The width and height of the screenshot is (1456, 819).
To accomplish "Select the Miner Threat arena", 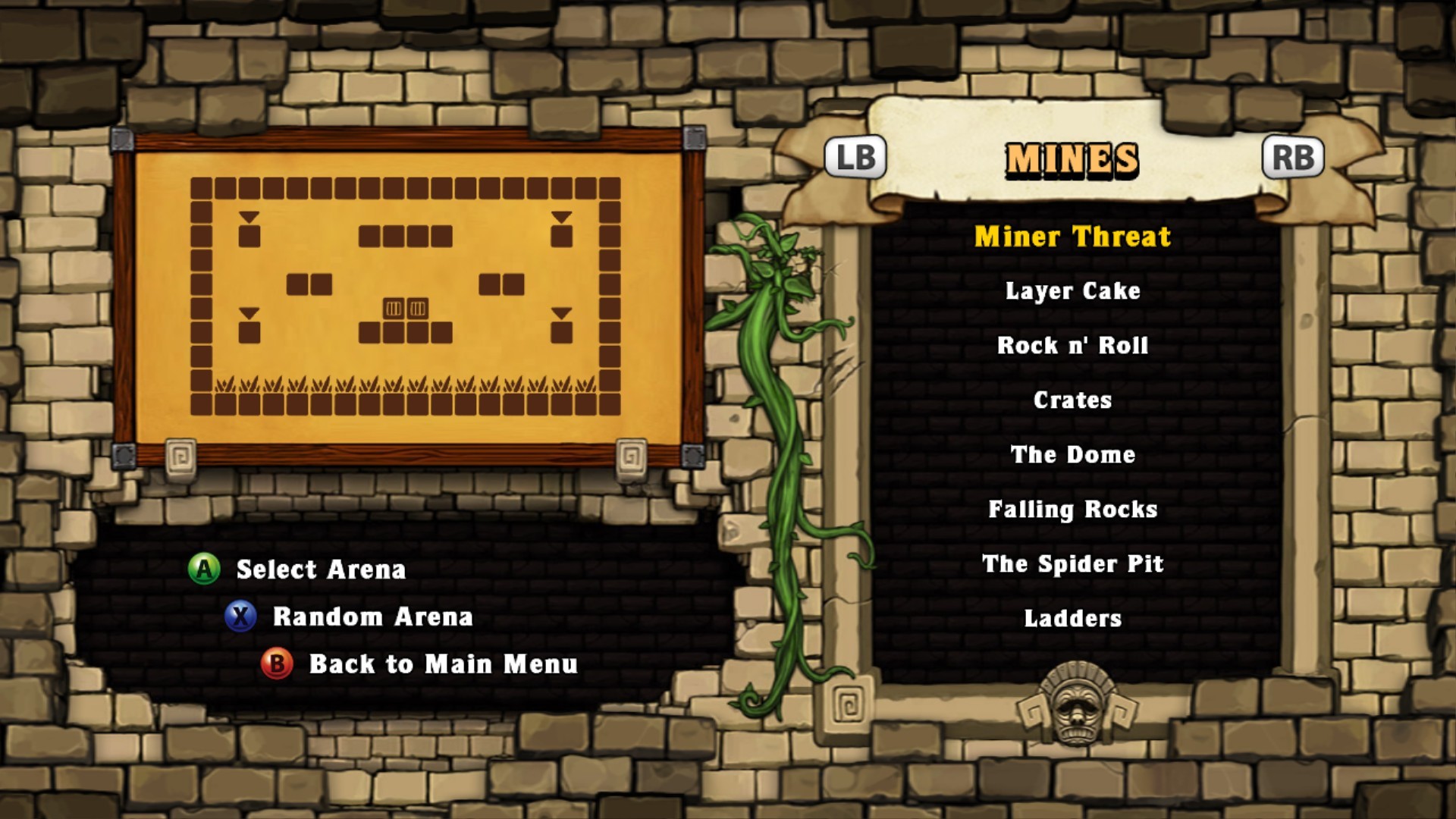I will tap(1072, 237).
